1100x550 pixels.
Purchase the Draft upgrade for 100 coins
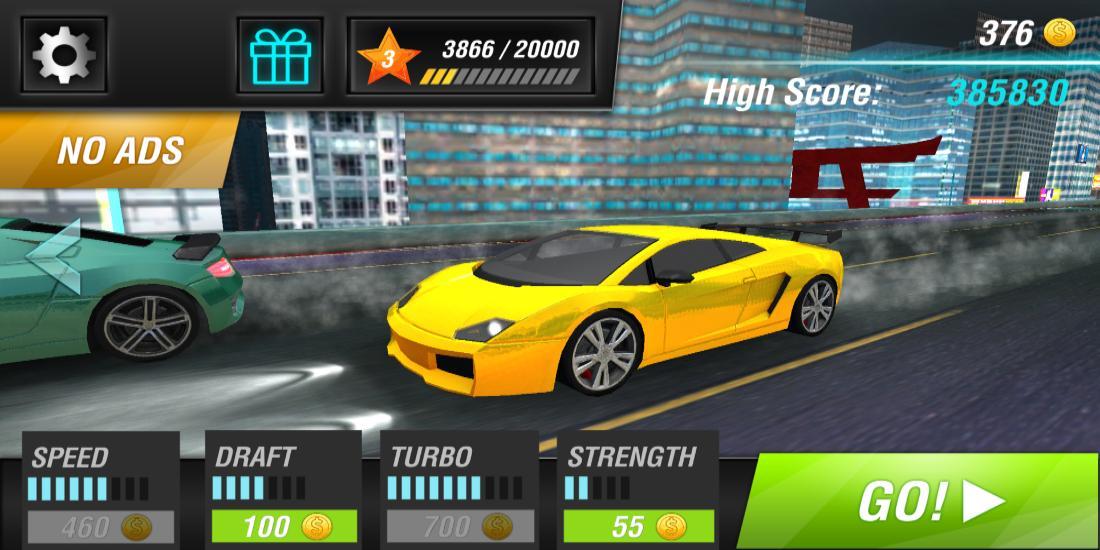(x=284, y=526)
